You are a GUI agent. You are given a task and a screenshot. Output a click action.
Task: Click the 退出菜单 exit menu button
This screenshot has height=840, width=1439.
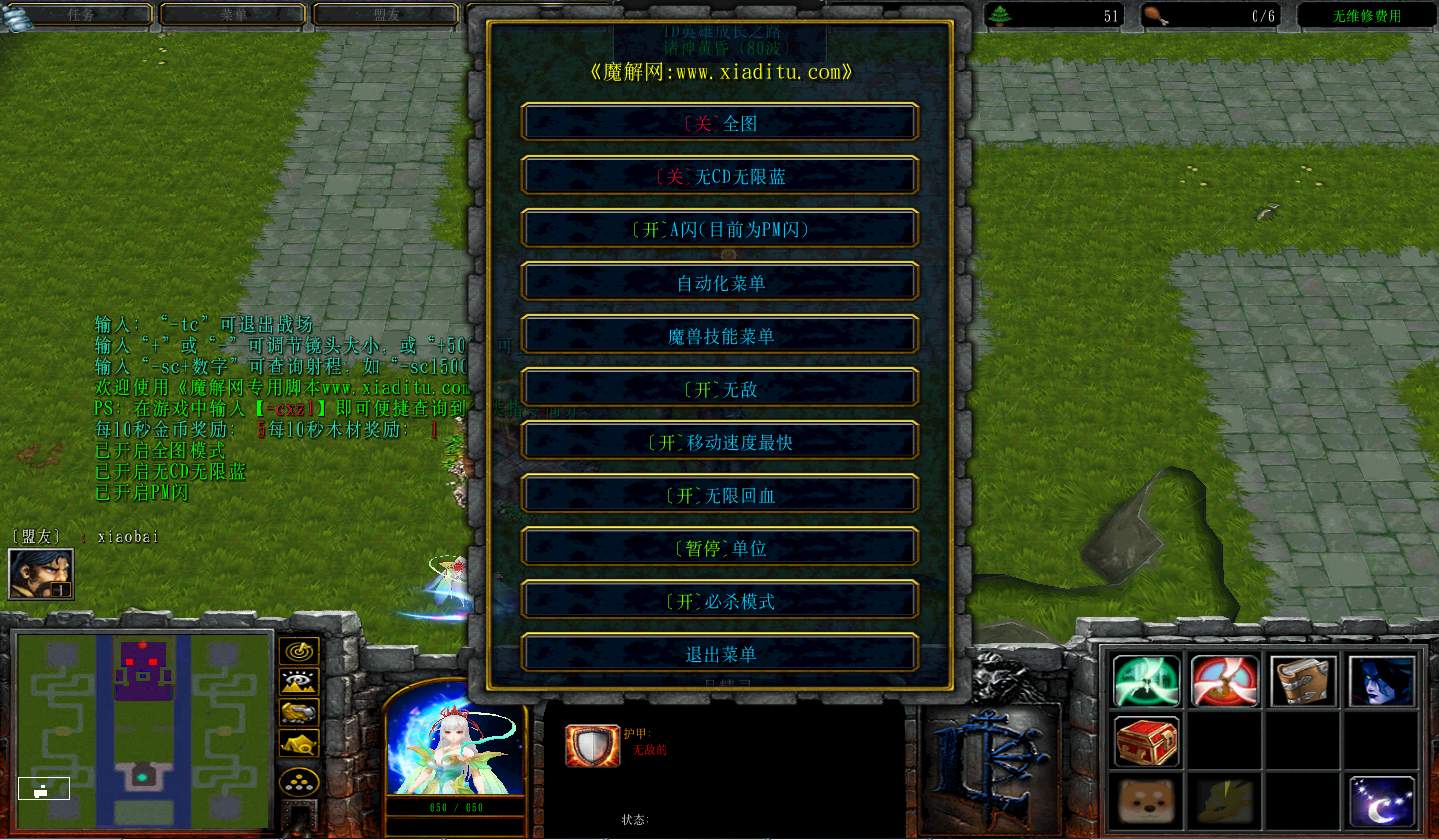tap(719, 653)
